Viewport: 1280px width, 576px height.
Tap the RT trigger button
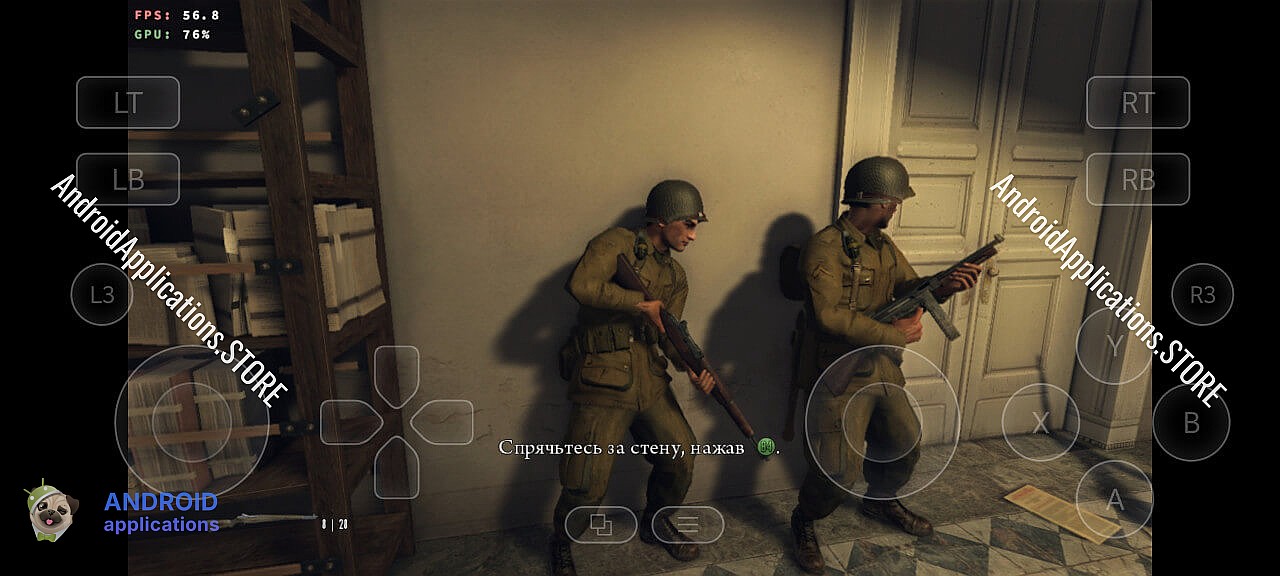[x=1138, y=102]
